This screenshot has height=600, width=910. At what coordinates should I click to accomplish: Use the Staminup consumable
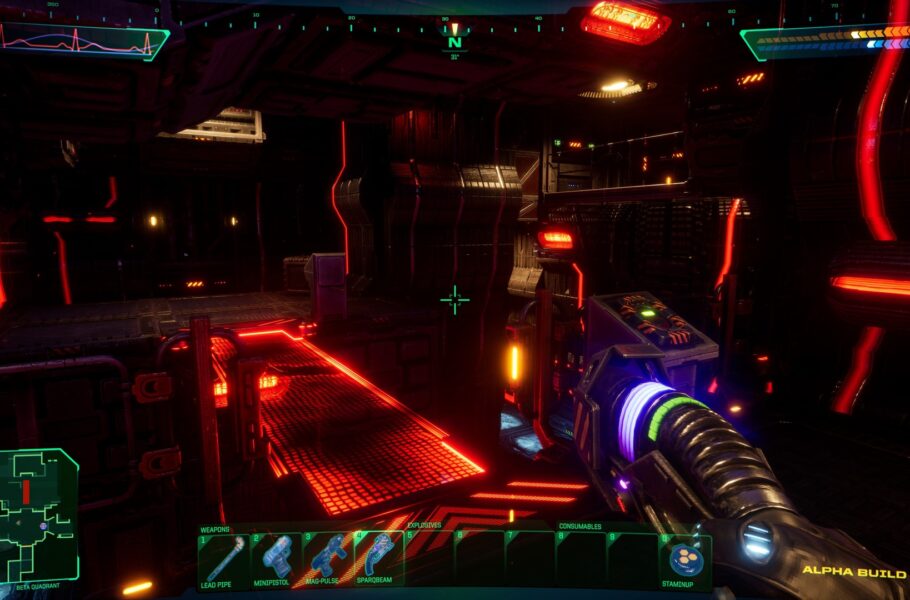click(685, 559)
